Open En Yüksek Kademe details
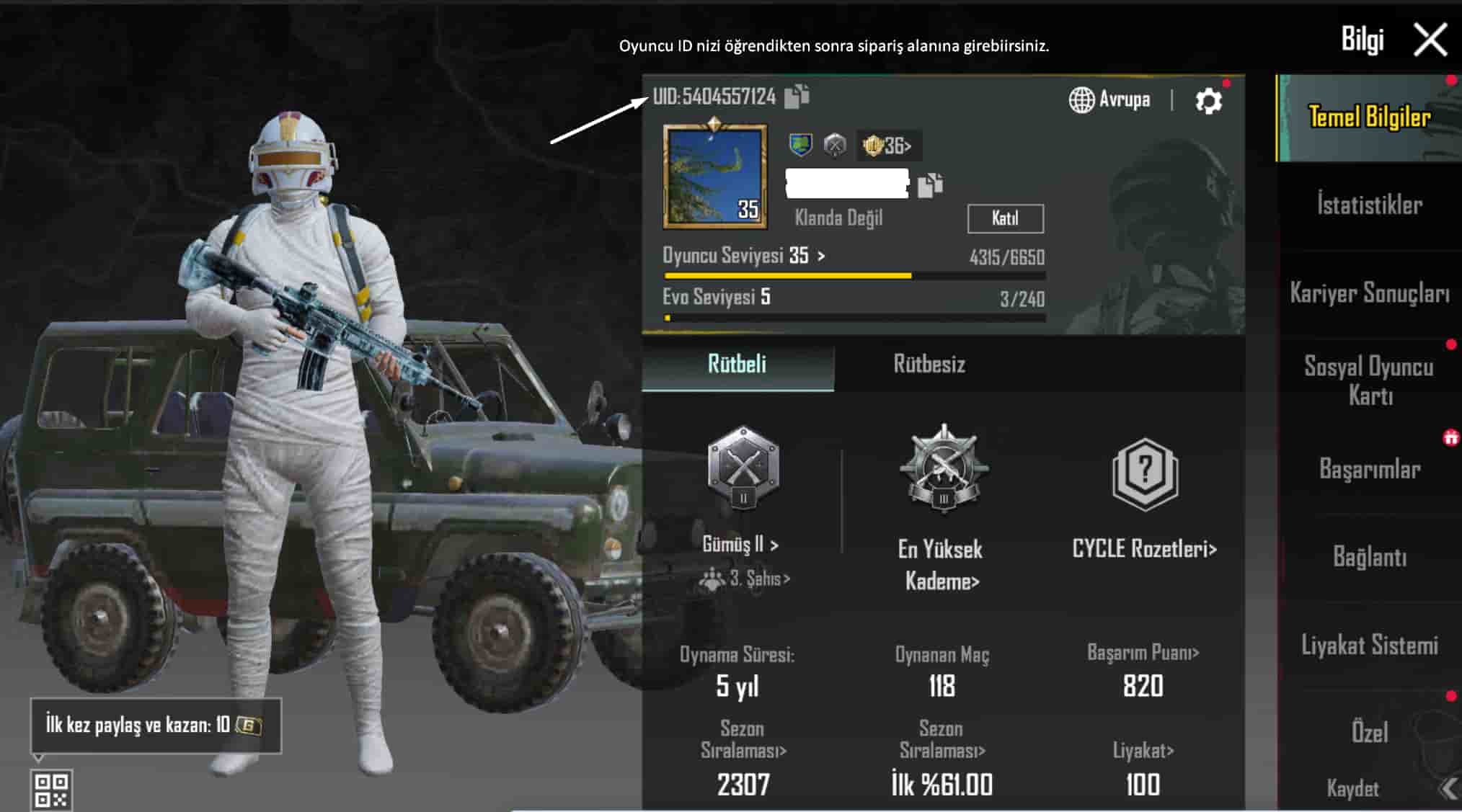Screen dimensions: 1462x812 tap(942, 565)
